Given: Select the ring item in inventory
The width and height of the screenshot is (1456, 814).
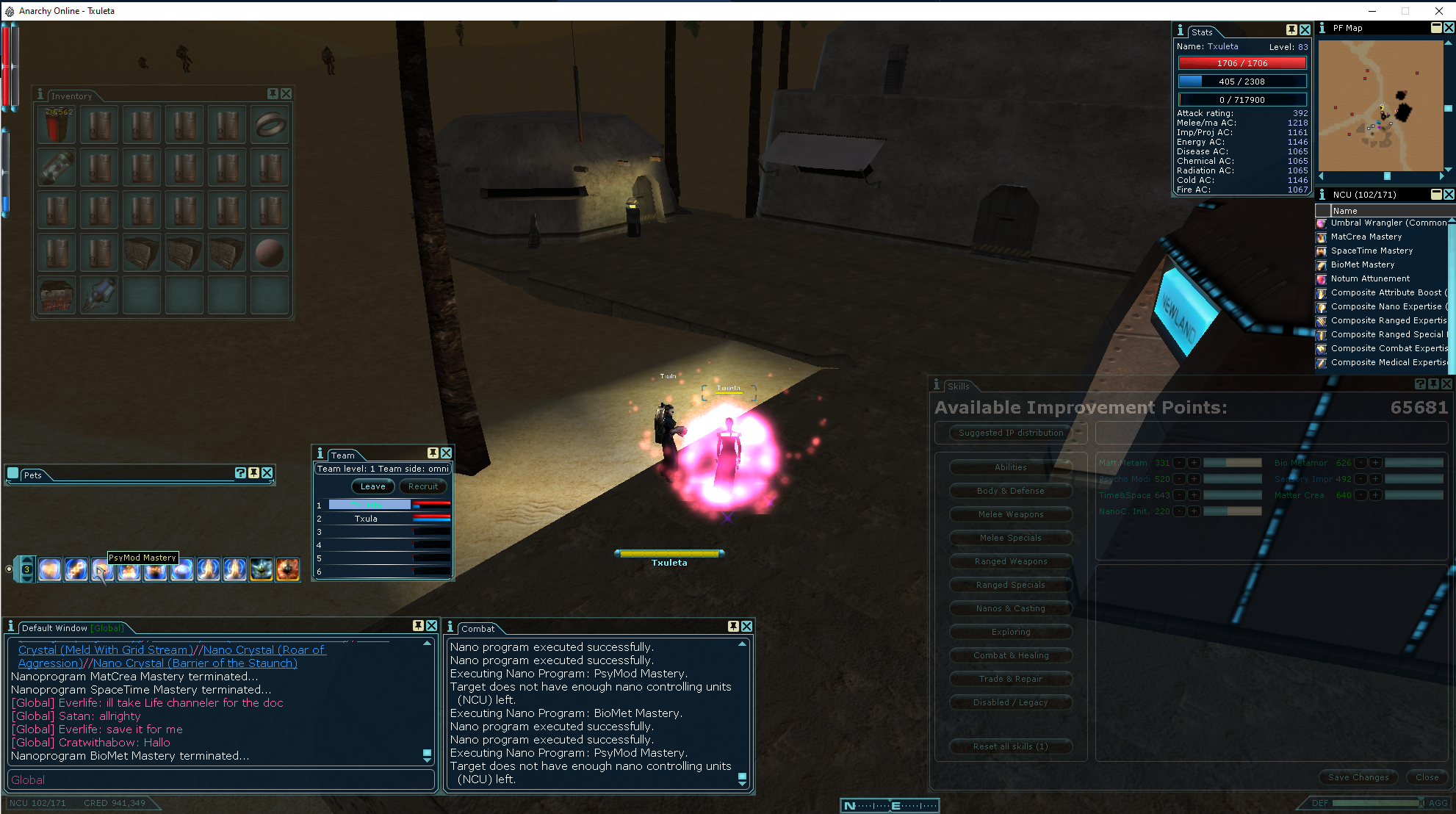Looking at the screenshot, I should pos(270,125).
